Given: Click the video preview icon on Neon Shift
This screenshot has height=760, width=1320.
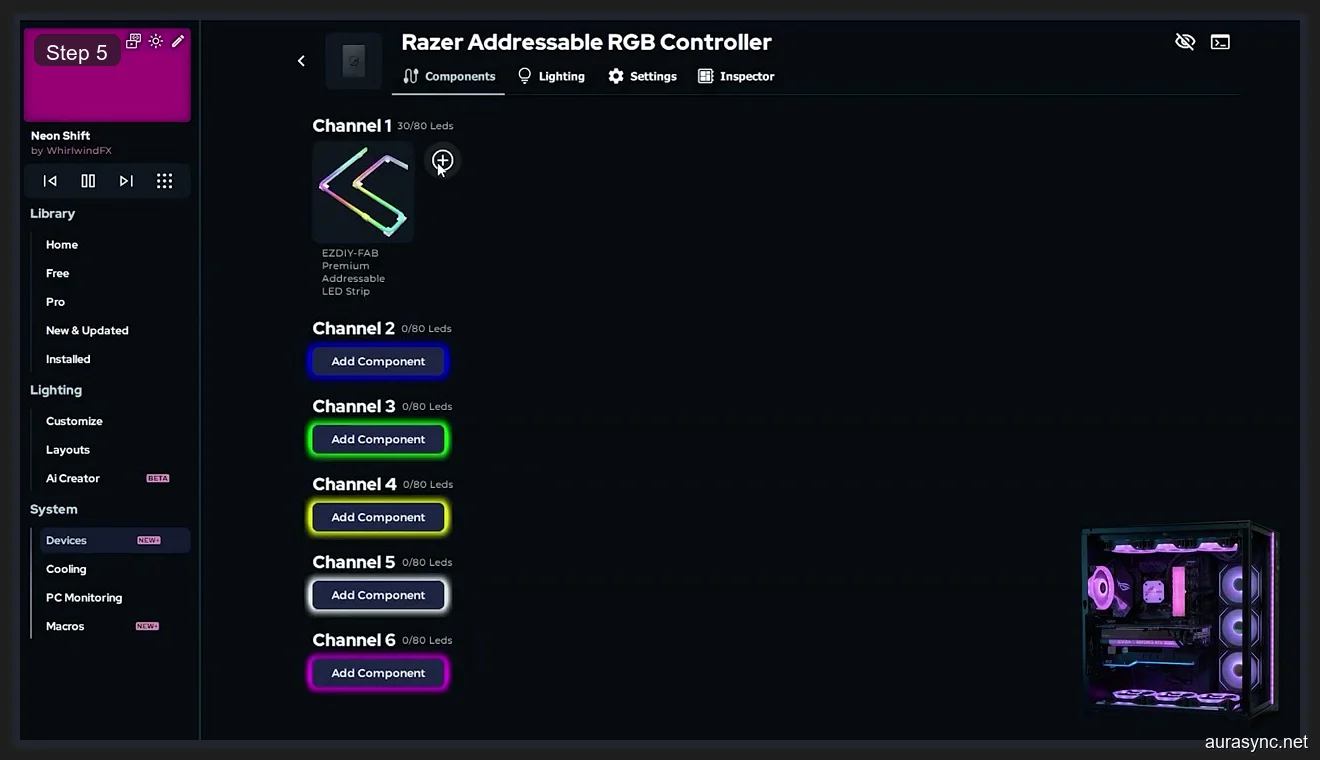Looking at the screenshot, I should (132, 41).
